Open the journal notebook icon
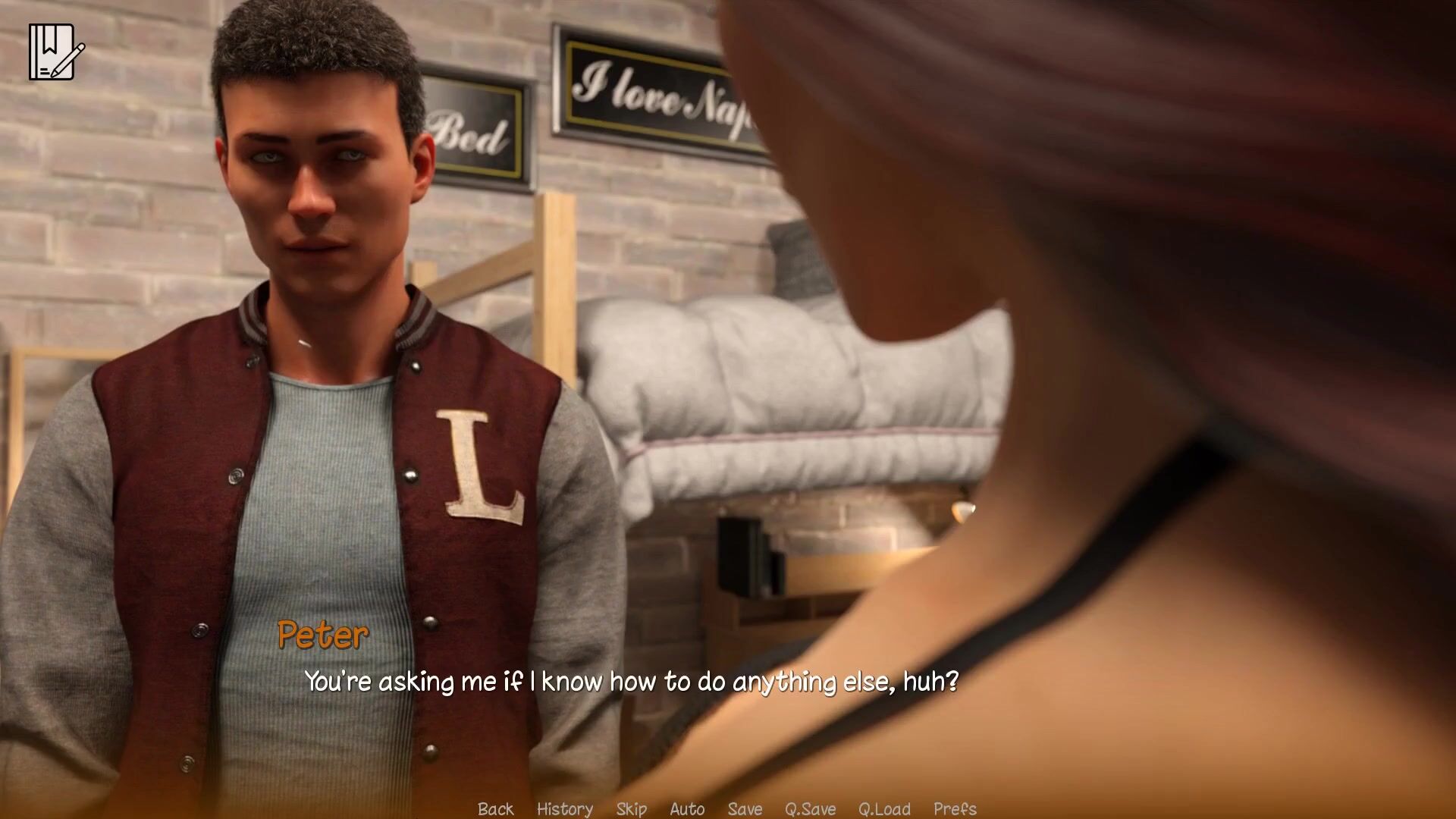Screen dimensions: 1456x819 (56, 52)
